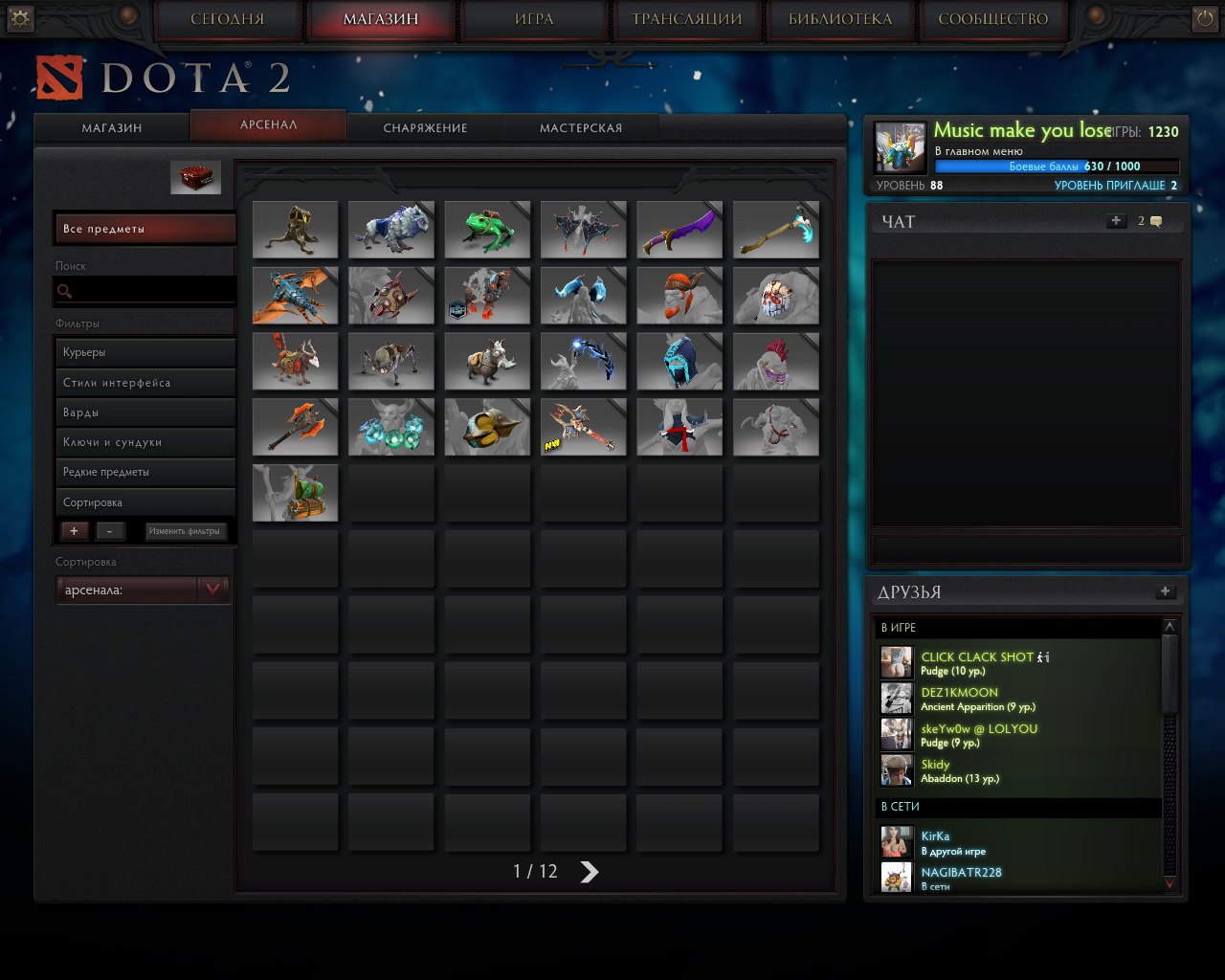Select the Магазин sub-tab
The image size is (1225, 980).
111,128
